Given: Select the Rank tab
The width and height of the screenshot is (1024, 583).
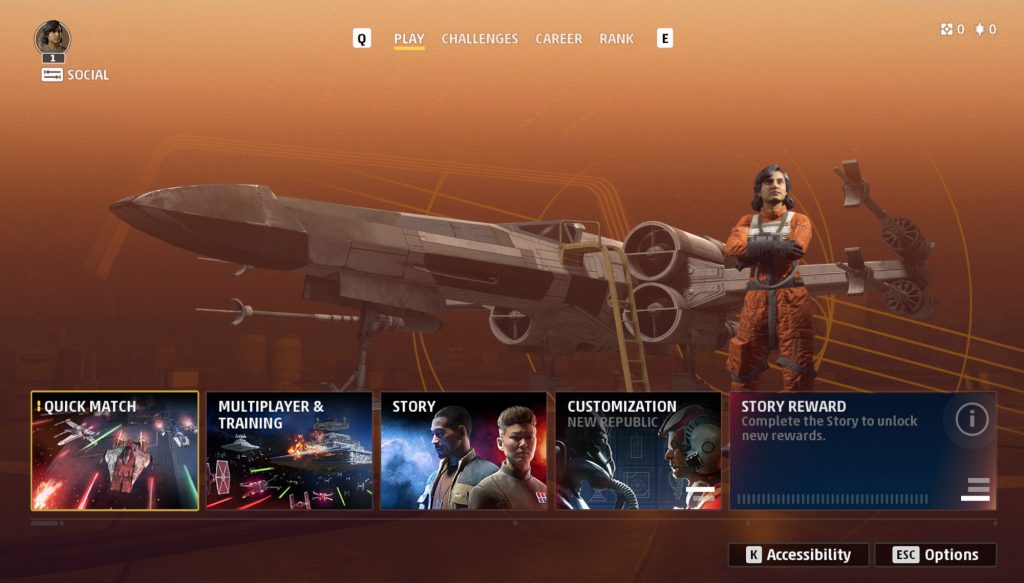Looking at the screenshot, I should coord(616,39).
